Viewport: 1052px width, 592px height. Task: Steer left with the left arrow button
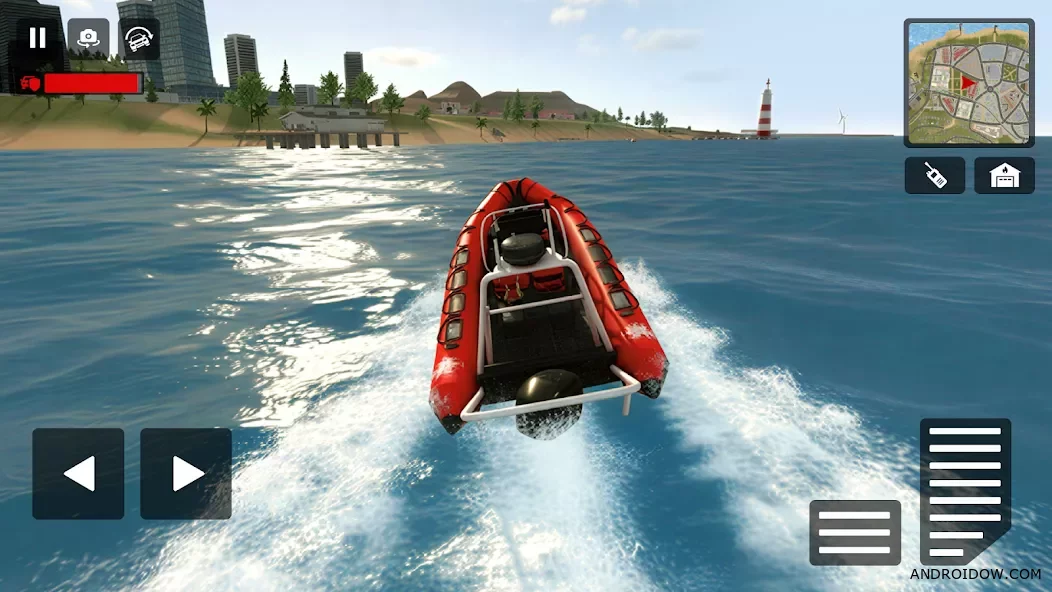click(78, 474)
